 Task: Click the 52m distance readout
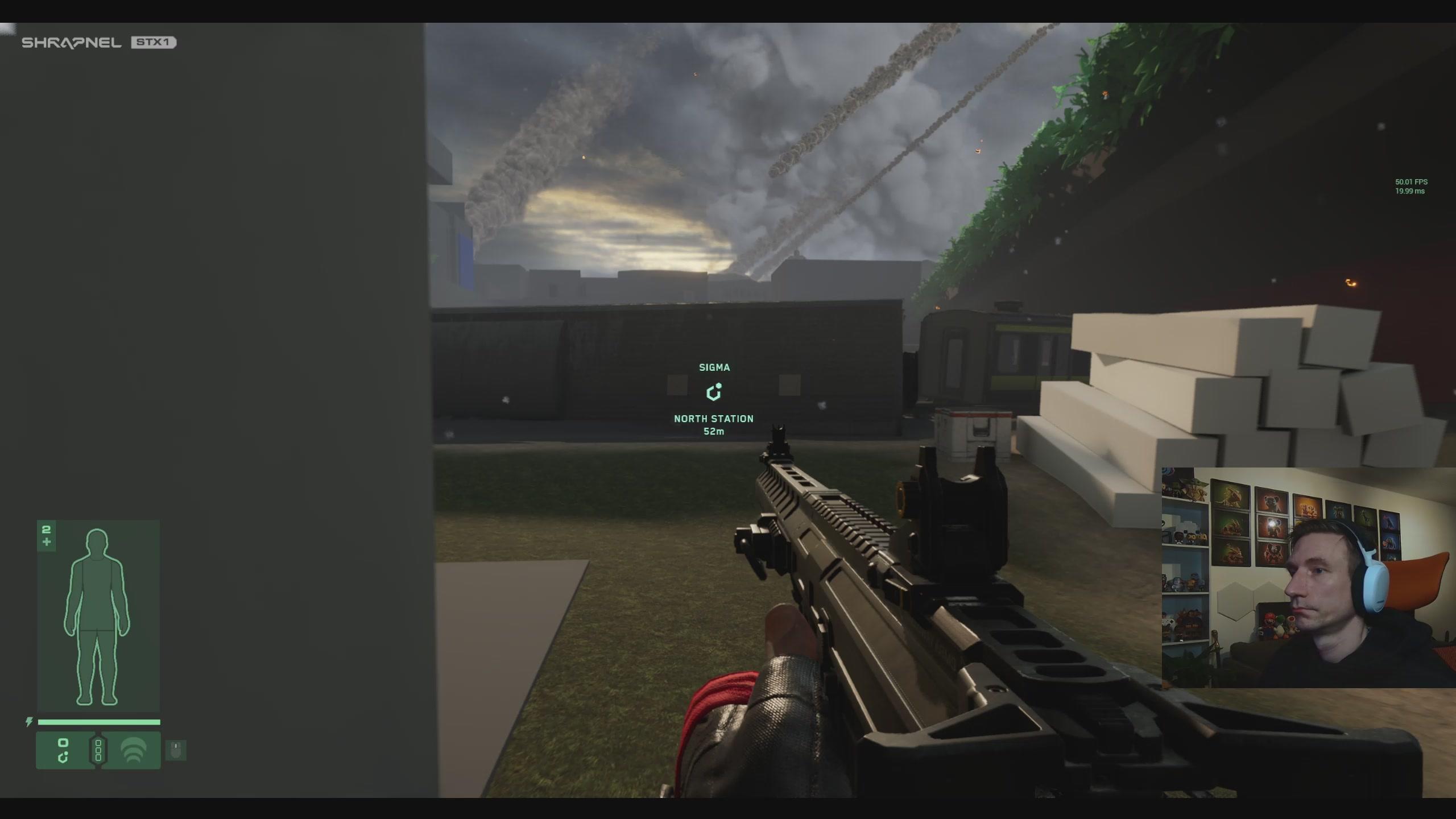click(714, 431)
